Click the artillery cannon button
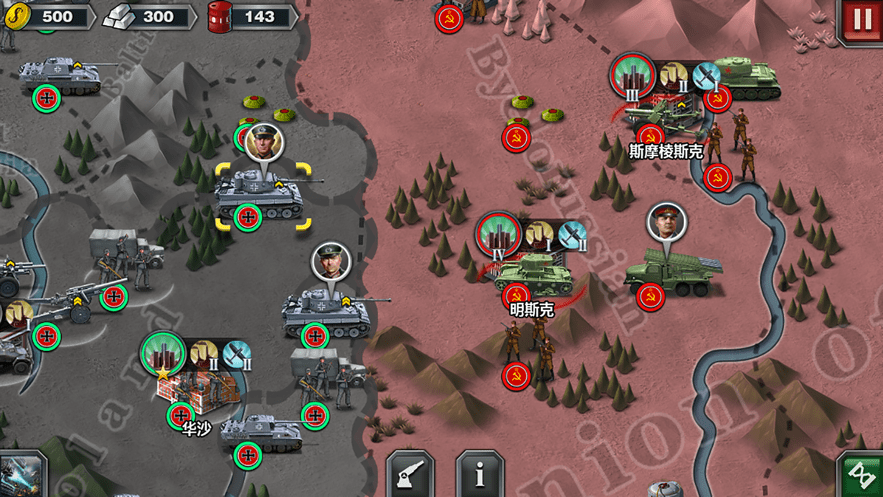883x497 pixels. 411,474
